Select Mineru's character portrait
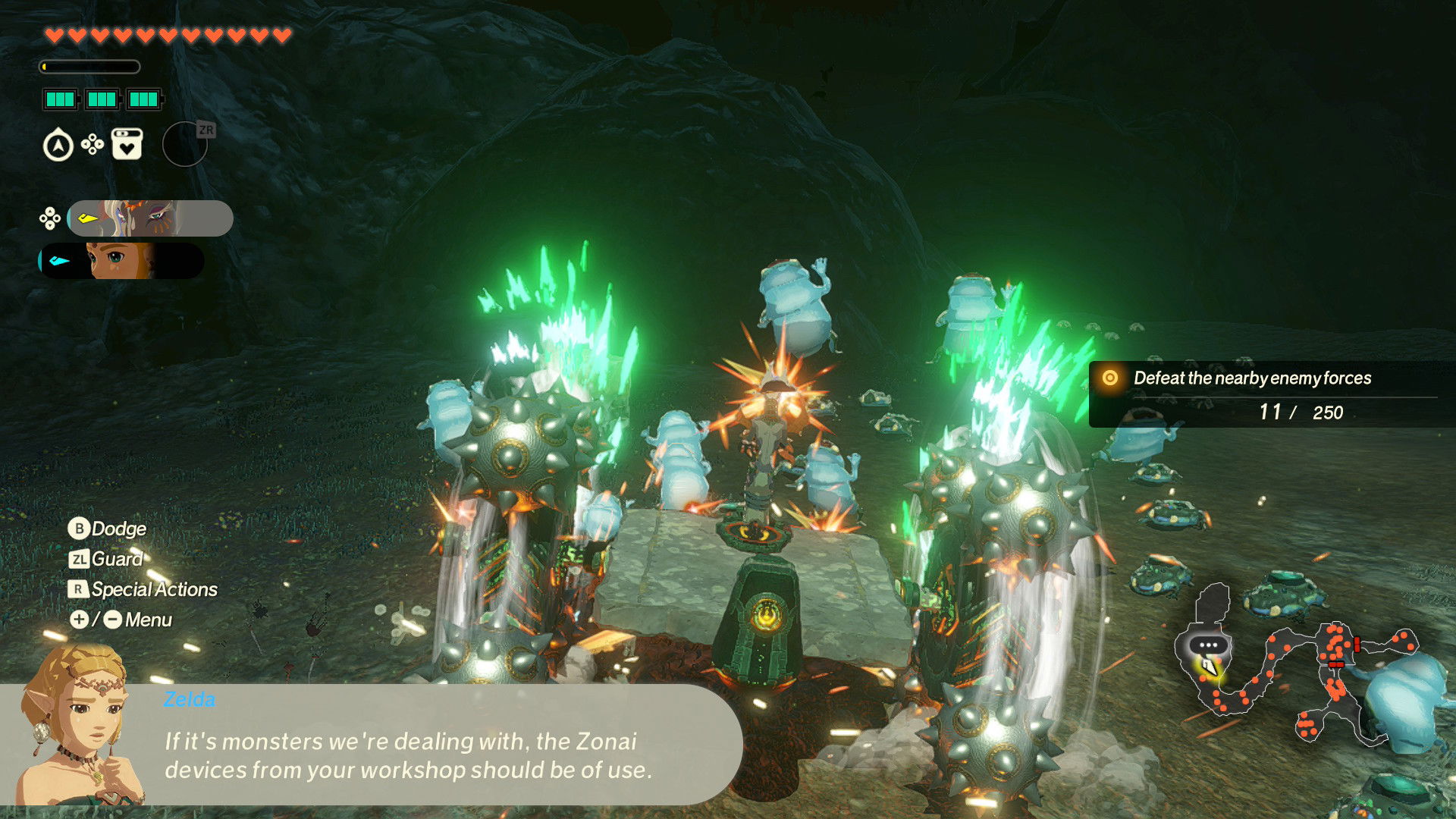The width and height of the screenshot is (1456, 819). click(150, 218)
